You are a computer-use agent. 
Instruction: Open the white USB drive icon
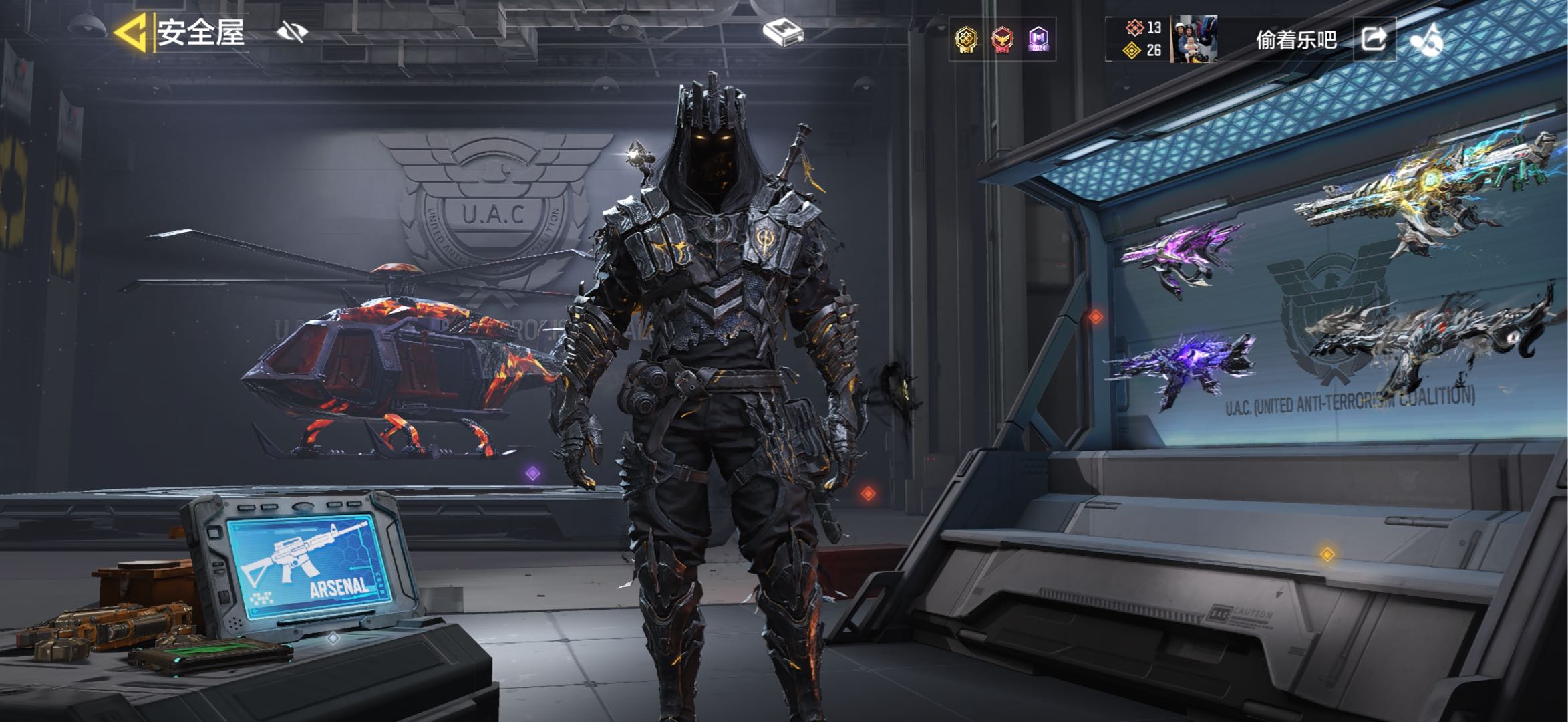(782, 32)
